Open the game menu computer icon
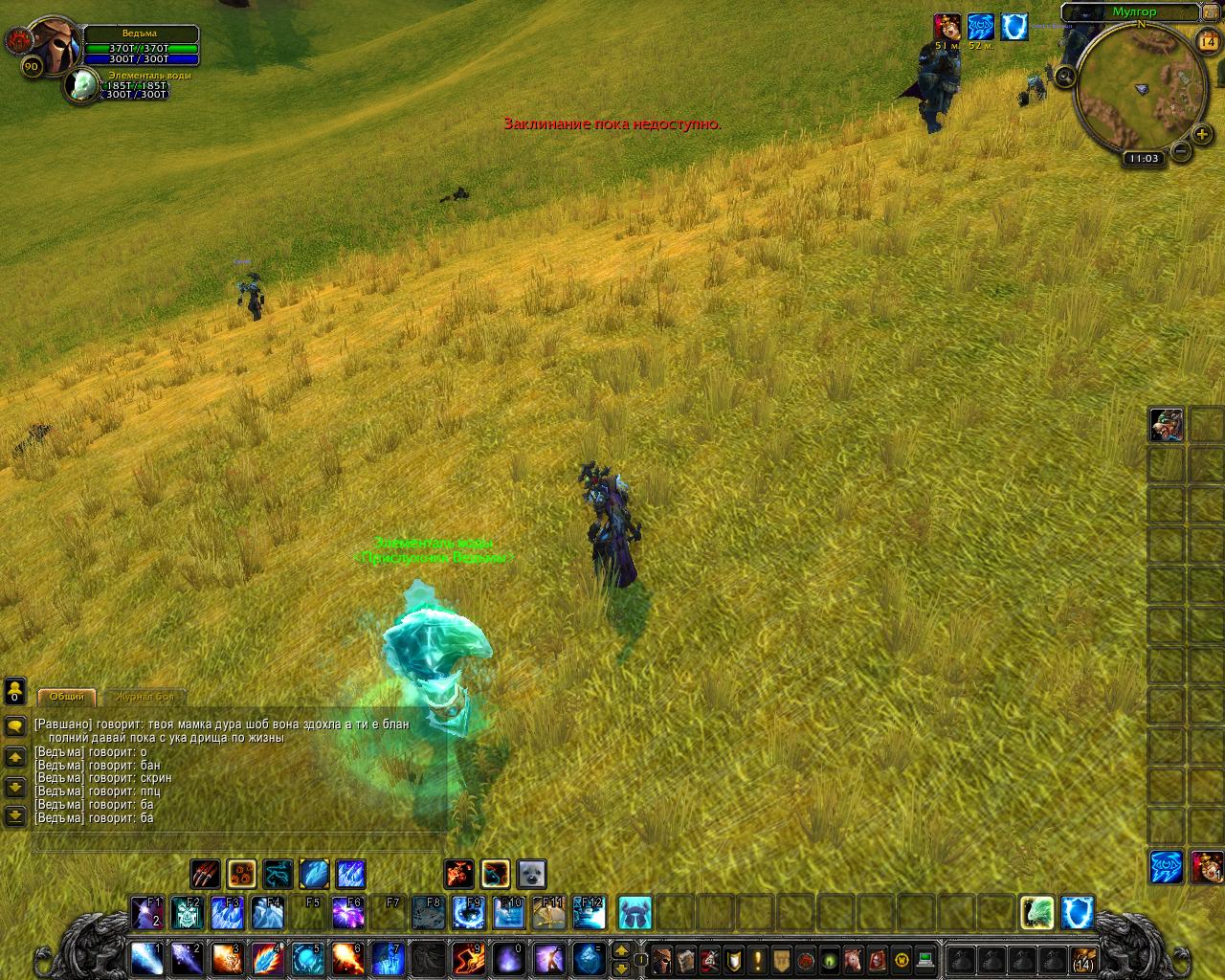Image resolution: width=1225 pixels, height=980 pixels. coord(924,959)
